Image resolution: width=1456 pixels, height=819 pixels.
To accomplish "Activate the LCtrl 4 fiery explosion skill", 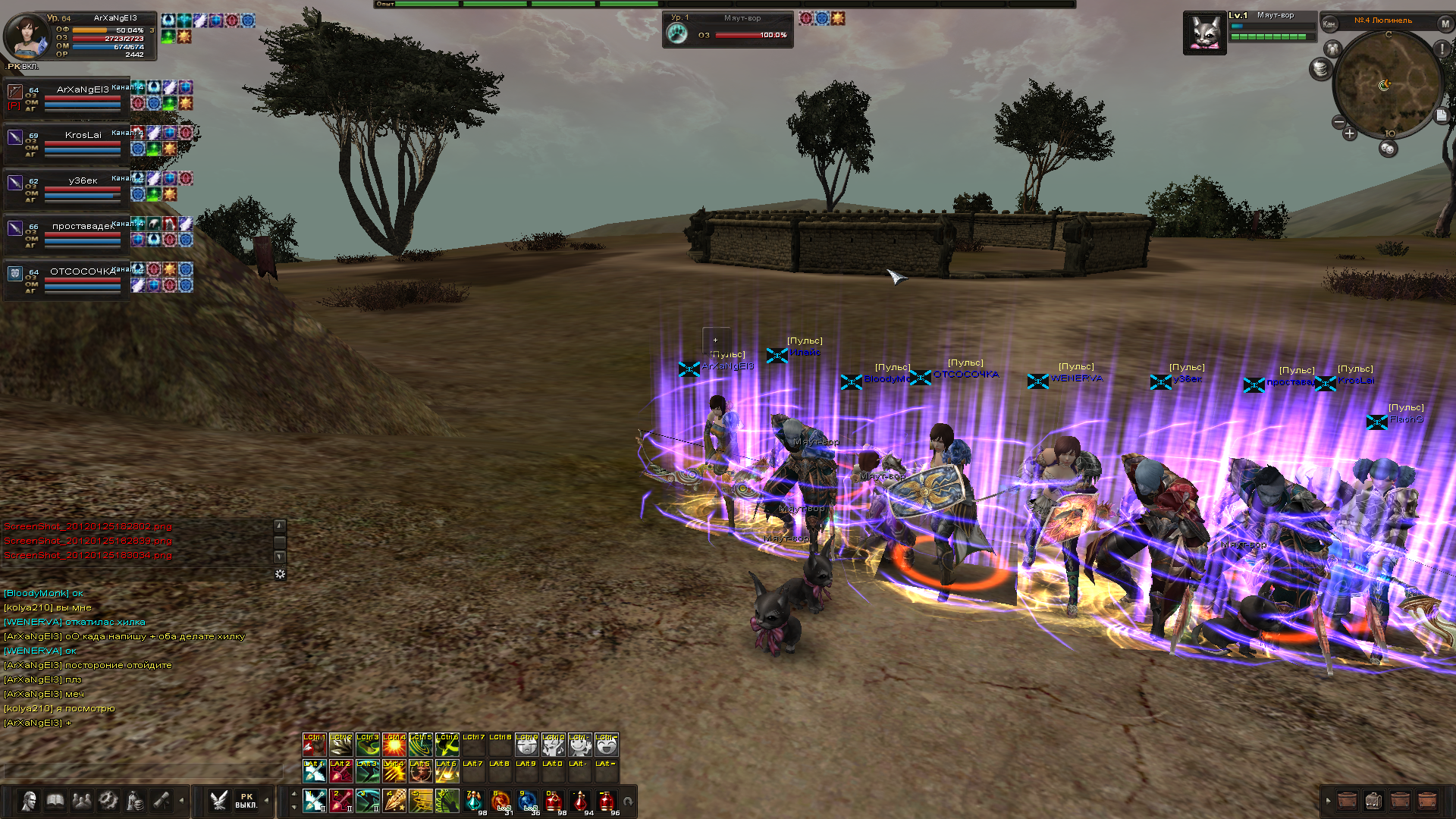I will (x=394, y=745).
